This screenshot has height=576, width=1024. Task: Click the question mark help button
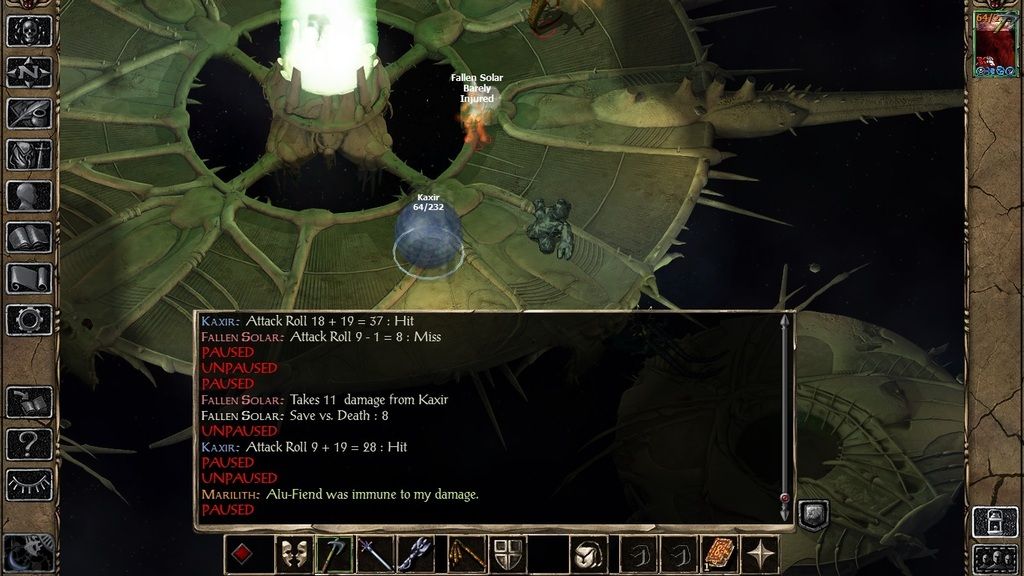point(29,443)
